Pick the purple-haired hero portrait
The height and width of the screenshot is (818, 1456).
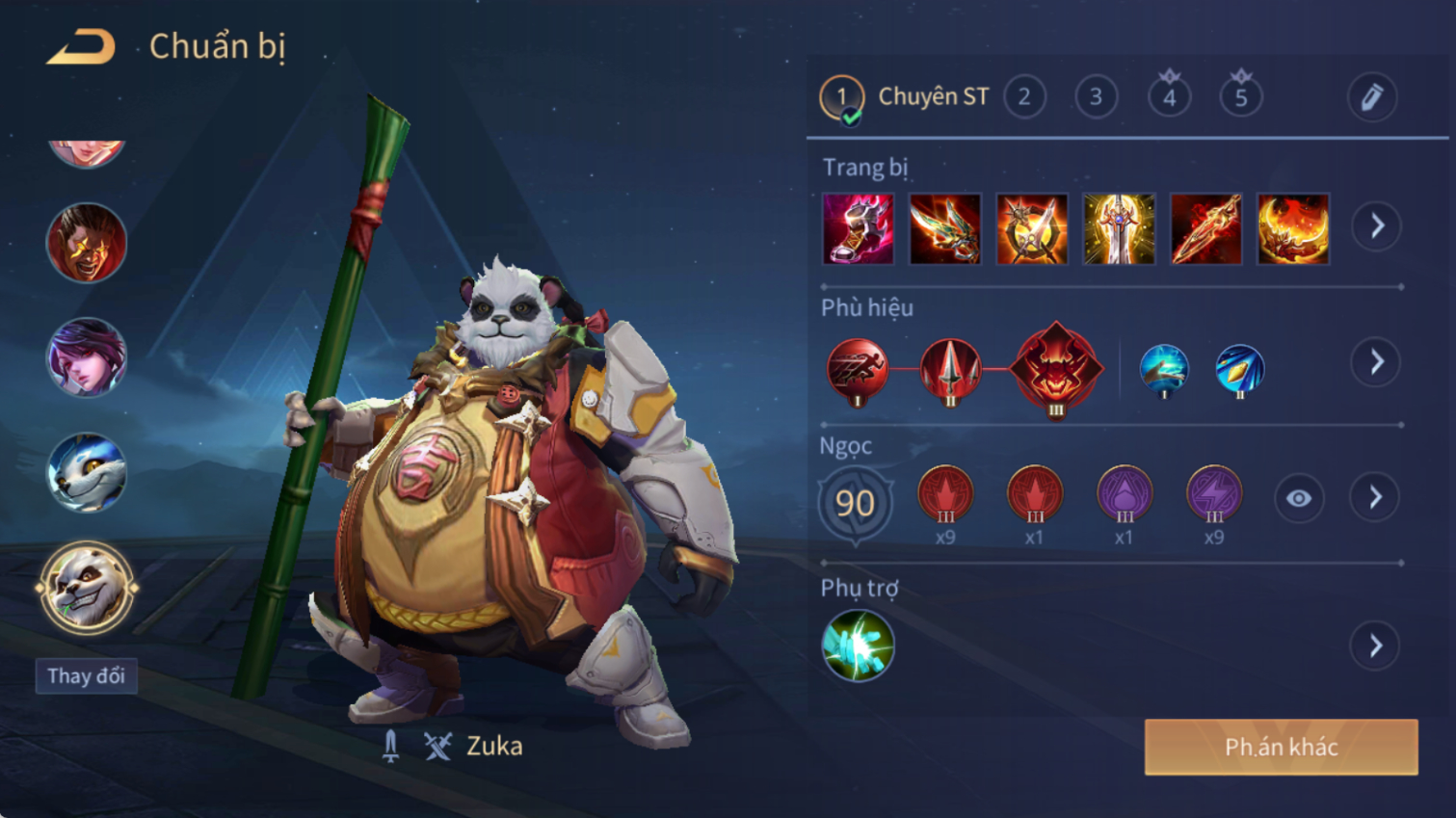pos(87,357)
